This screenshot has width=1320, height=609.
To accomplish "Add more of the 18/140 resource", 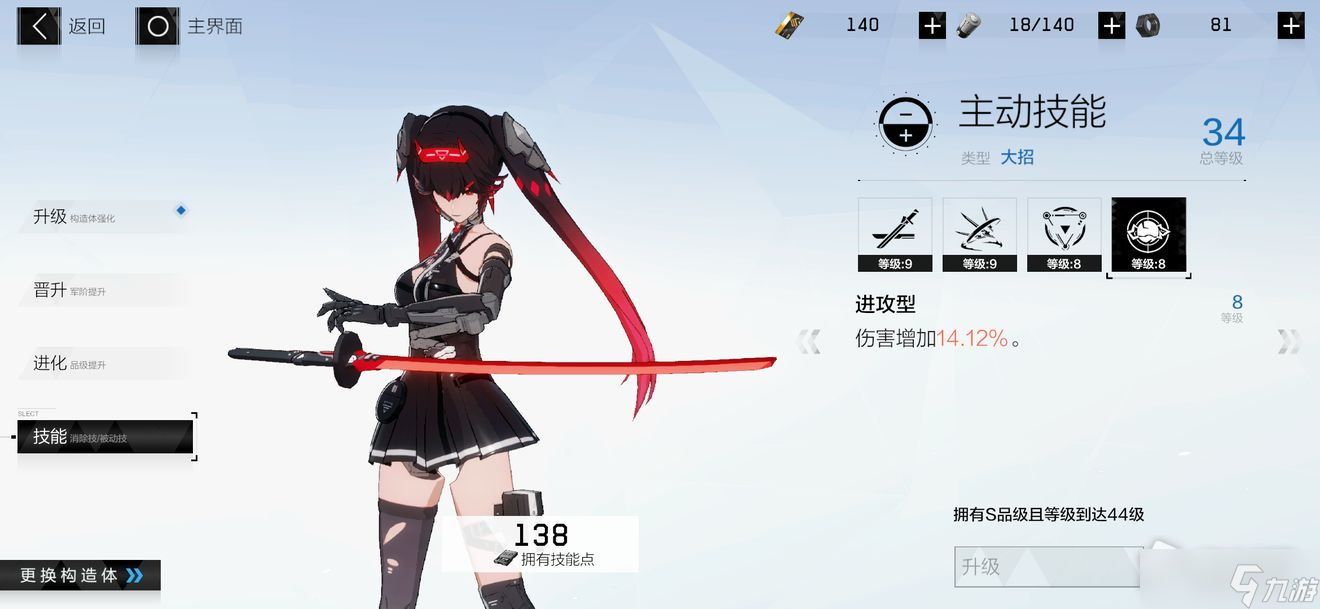I will (x=1111, y=26).
